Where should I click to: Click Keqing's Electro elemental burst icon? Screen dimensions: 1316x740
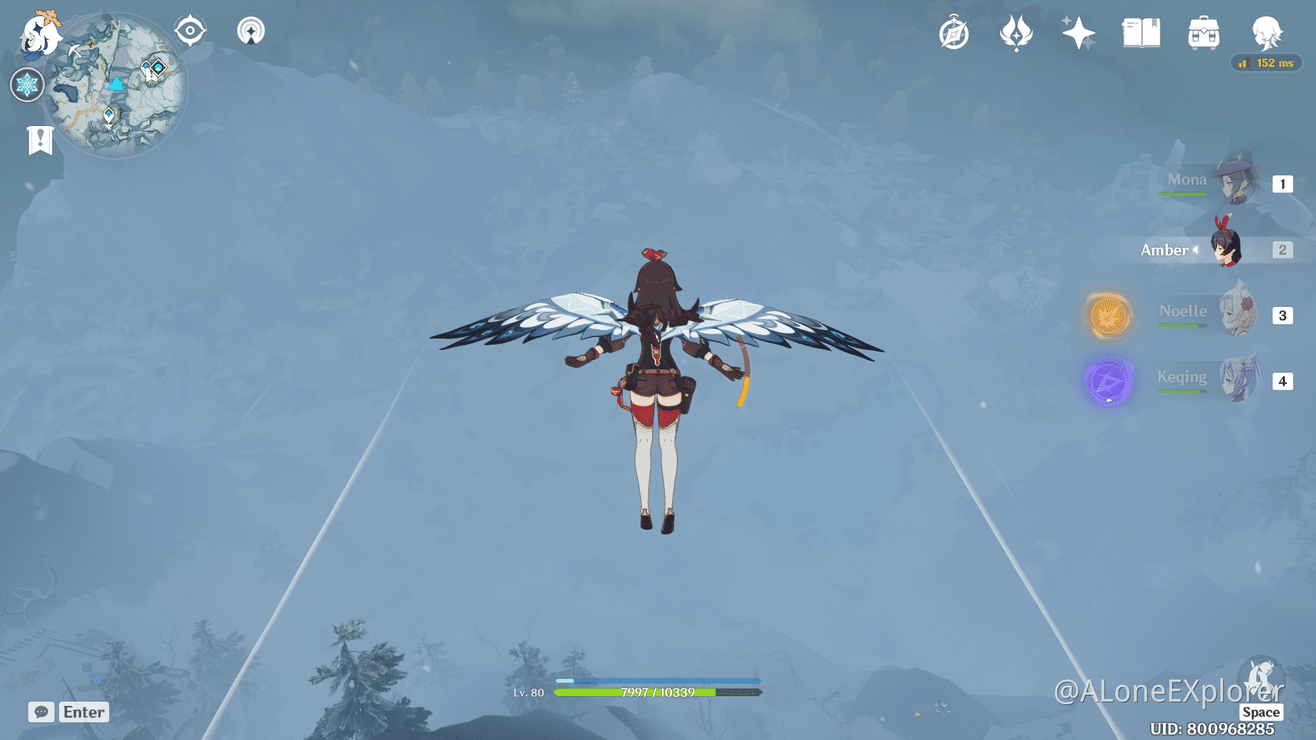(1108, 381)
